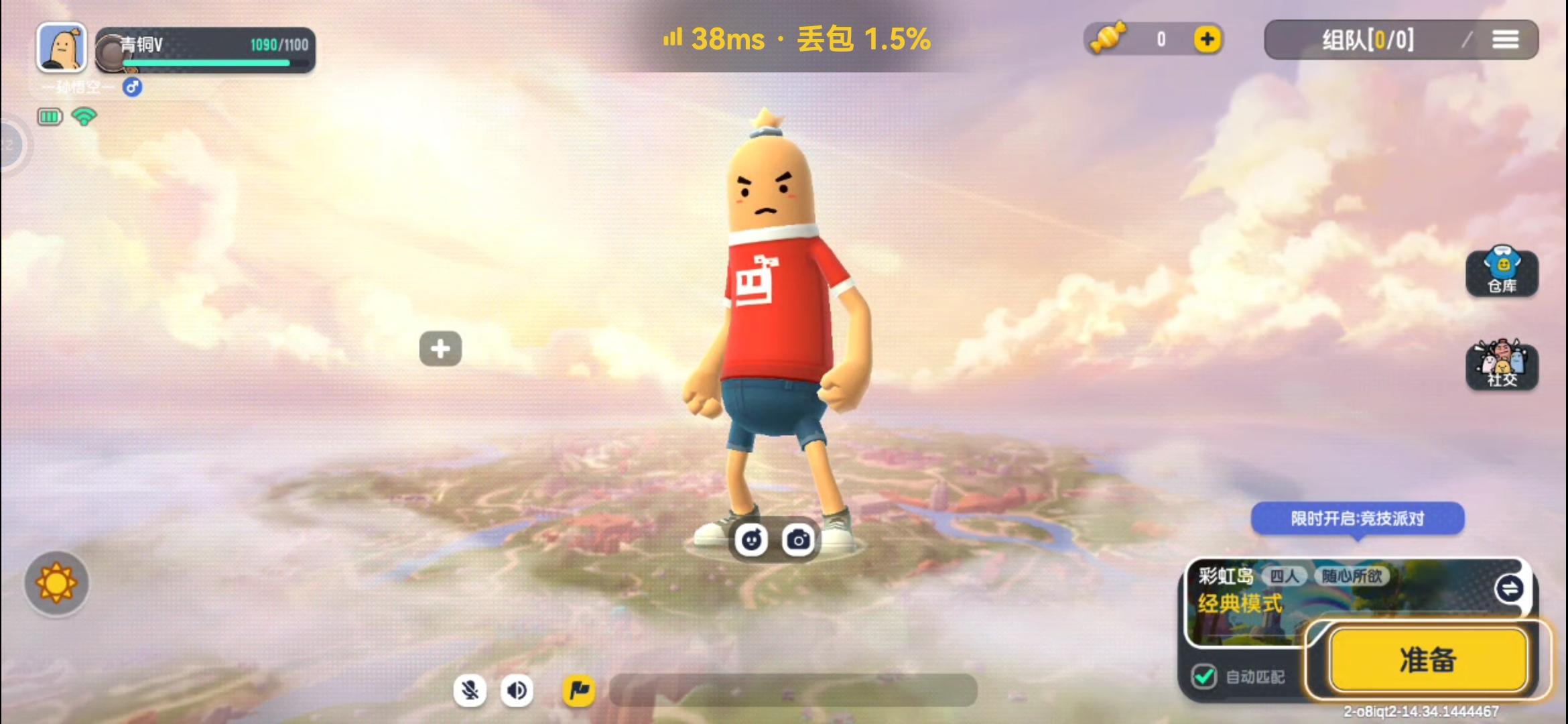Open the 社交 social panel

coord(1503,365)
